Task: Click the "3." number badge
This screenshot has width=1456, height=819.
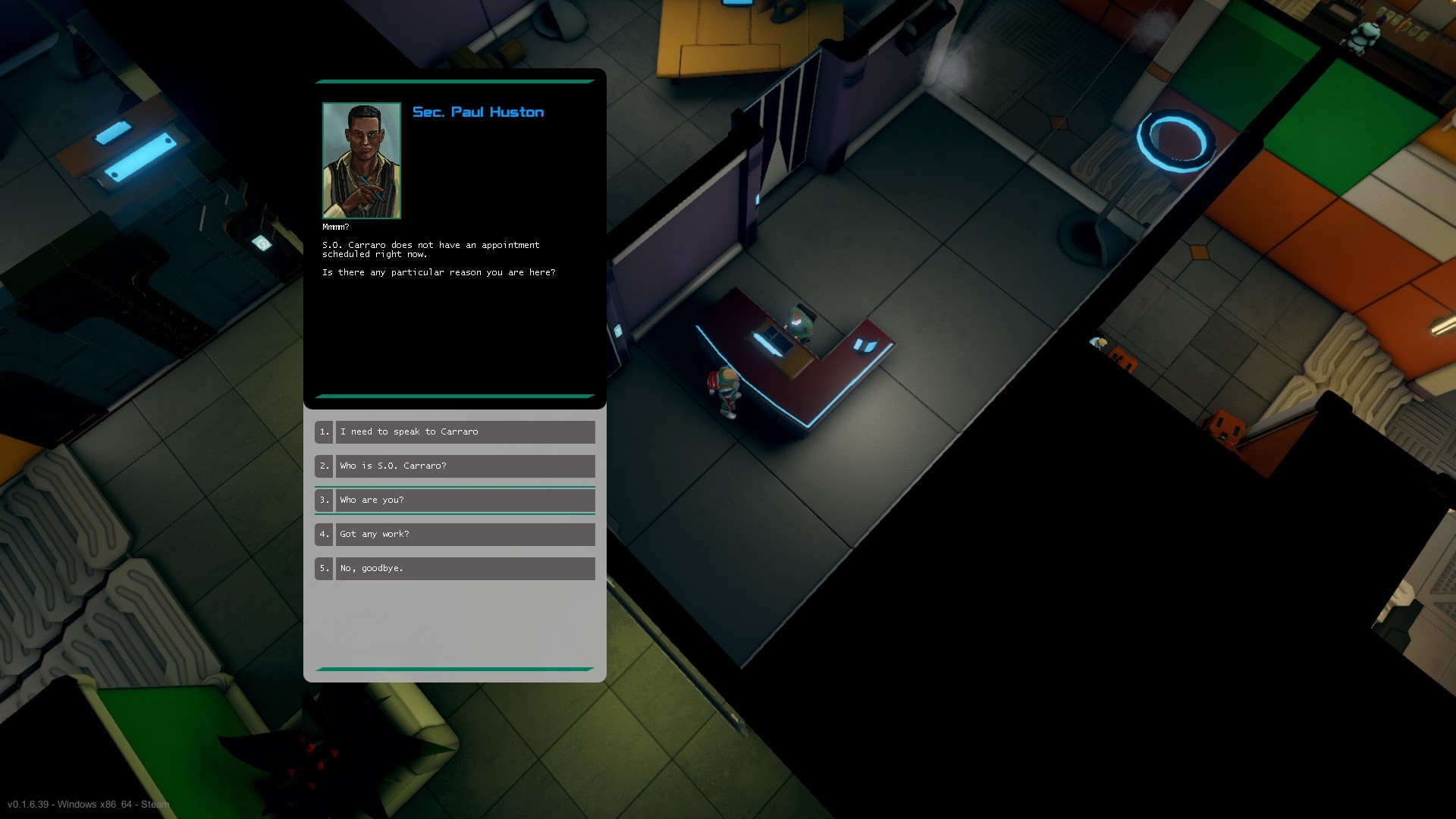Action: point(324,500)
